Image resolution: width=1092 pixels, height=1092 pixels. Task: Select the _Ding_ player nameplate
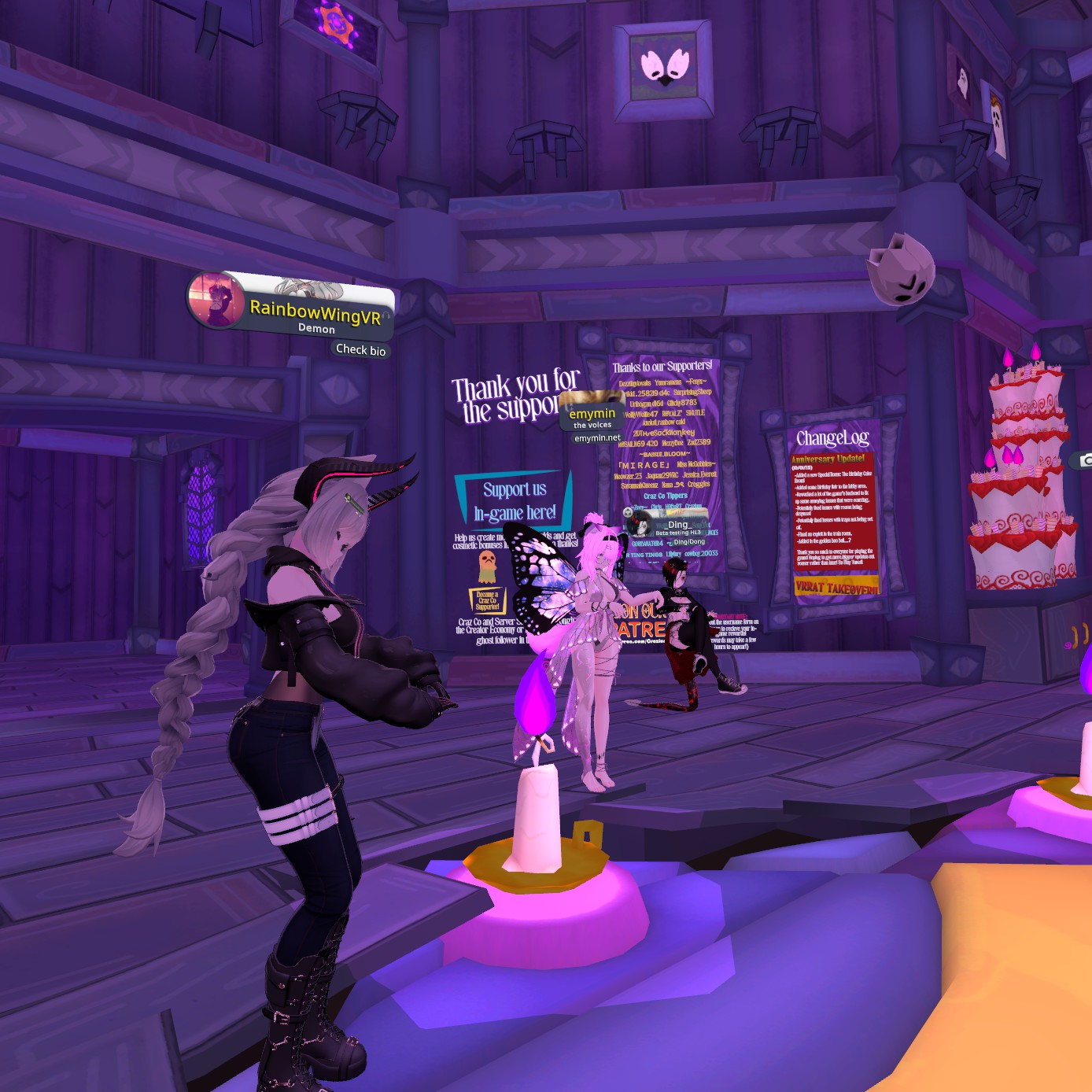pyautogui.click(x=678, y=525)
